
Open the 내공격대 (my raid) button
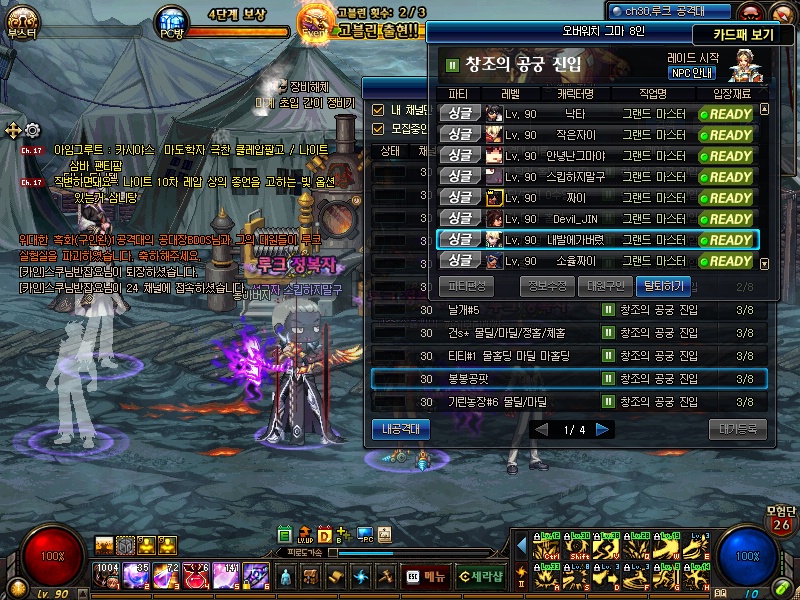pos(403,429)
